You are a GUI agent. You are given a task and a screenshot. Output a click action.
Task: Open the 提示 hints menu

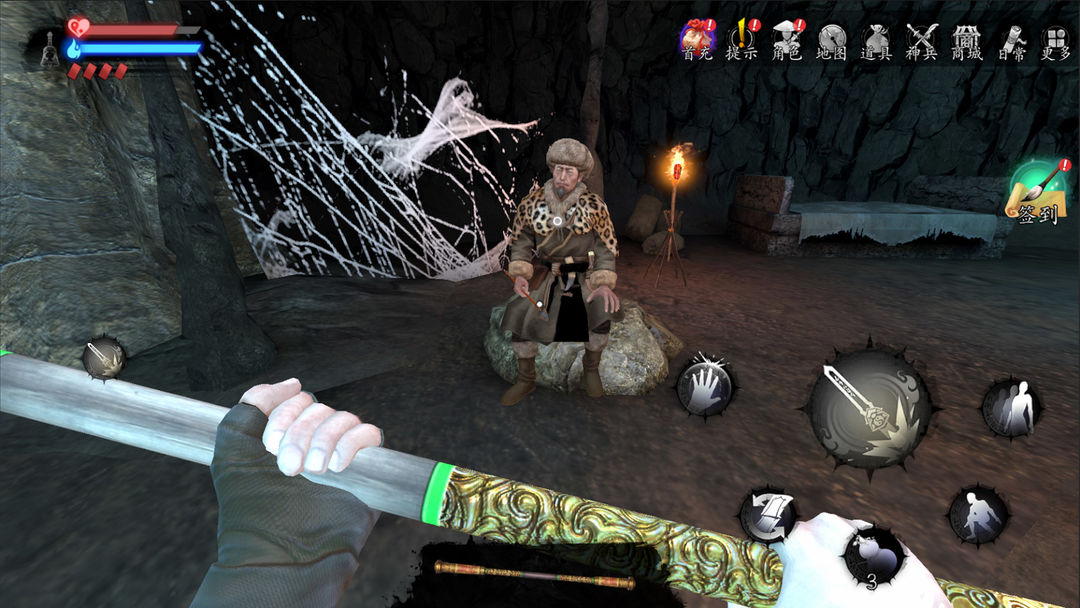coord(741,40)
